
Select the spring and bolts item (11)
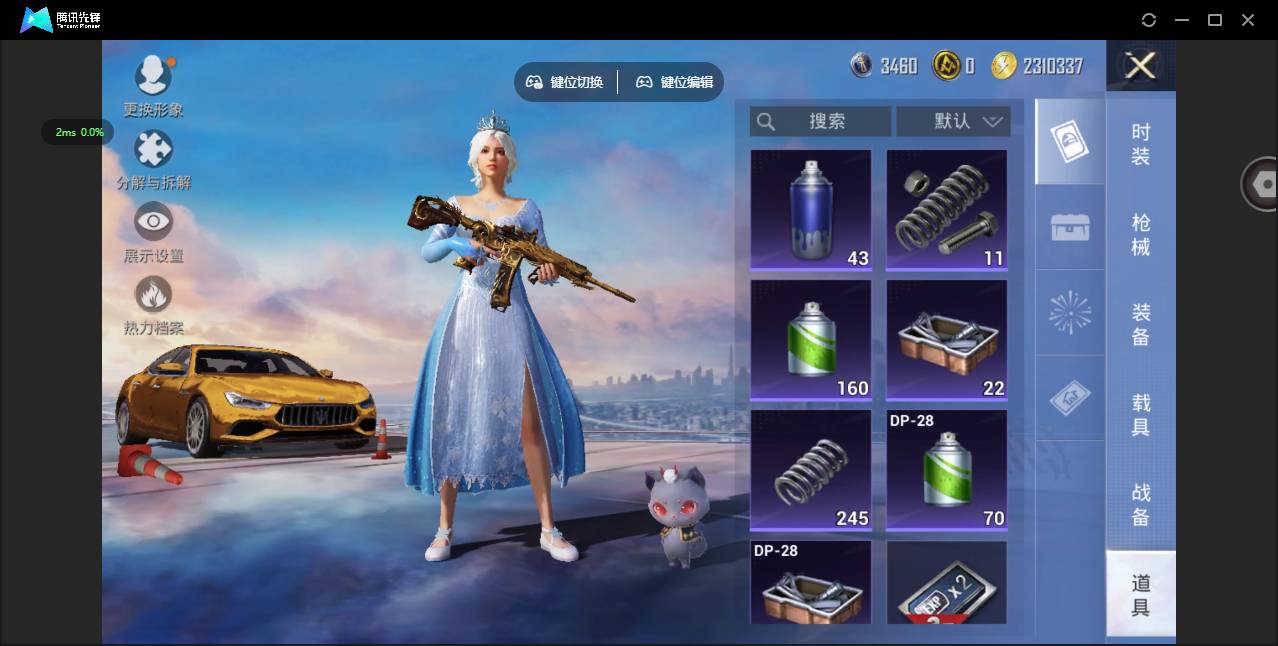point(946,210)
